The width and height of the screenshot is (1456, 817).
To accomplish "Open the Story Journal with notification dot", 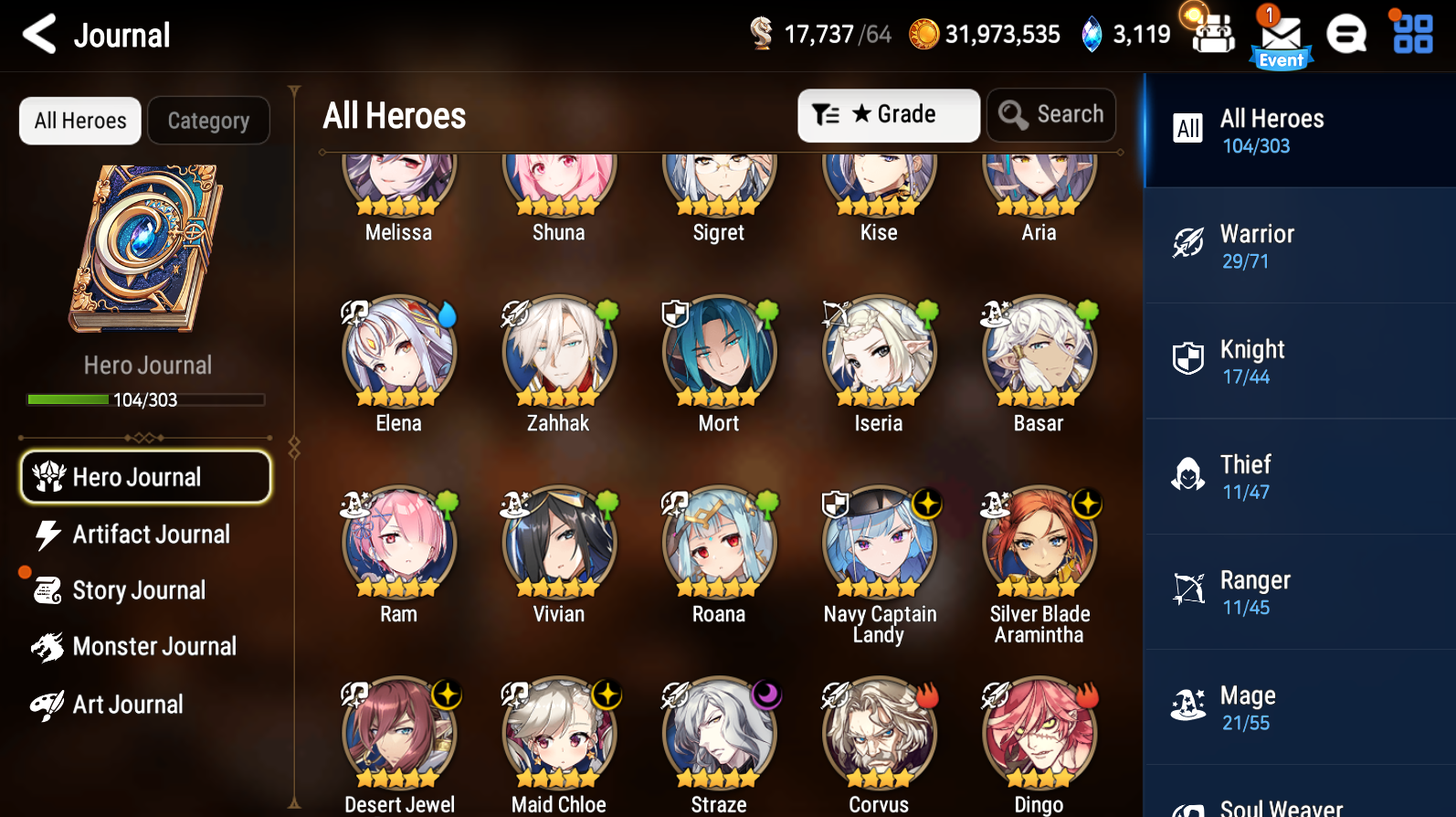I will click(139, 590).
